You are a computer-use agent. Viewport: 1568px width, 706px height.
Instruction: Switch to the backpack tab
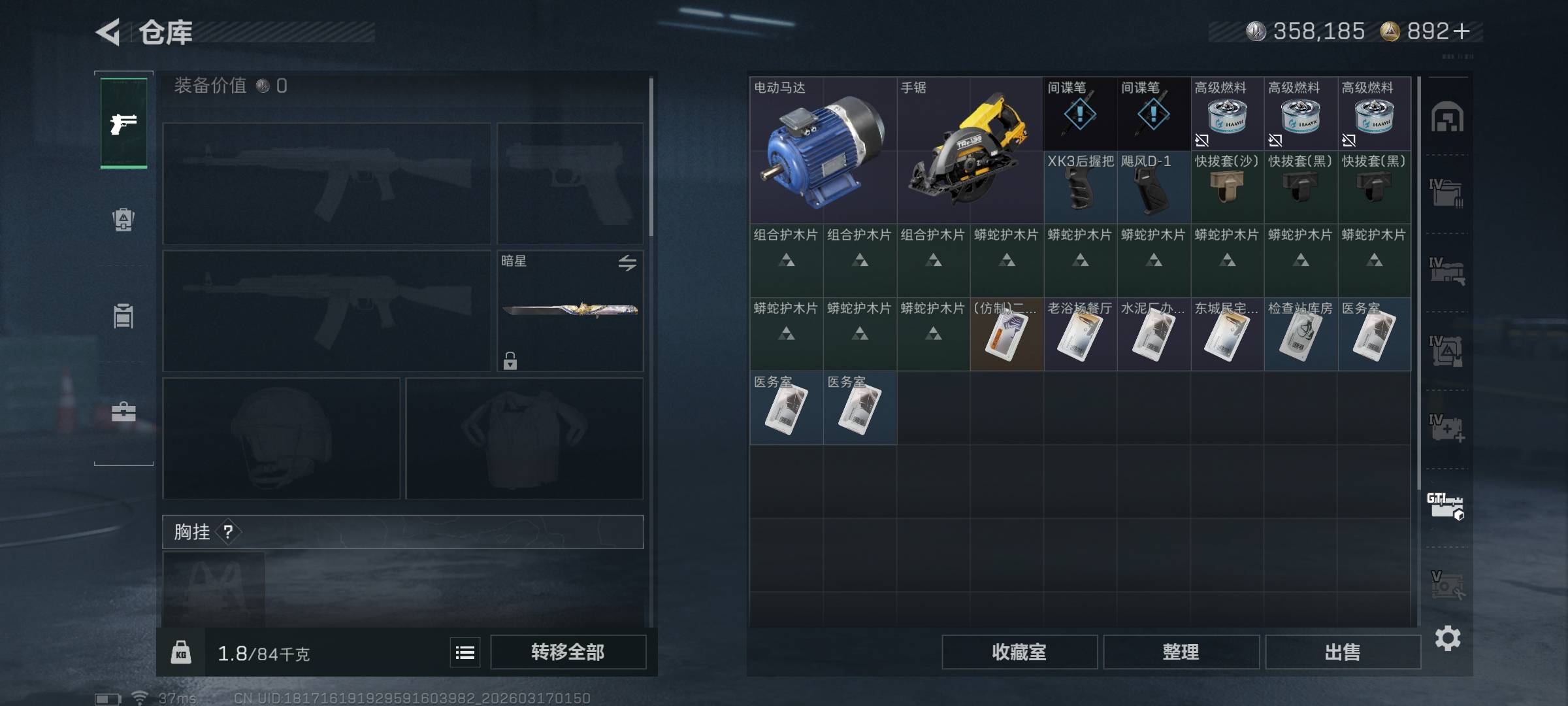123,220
